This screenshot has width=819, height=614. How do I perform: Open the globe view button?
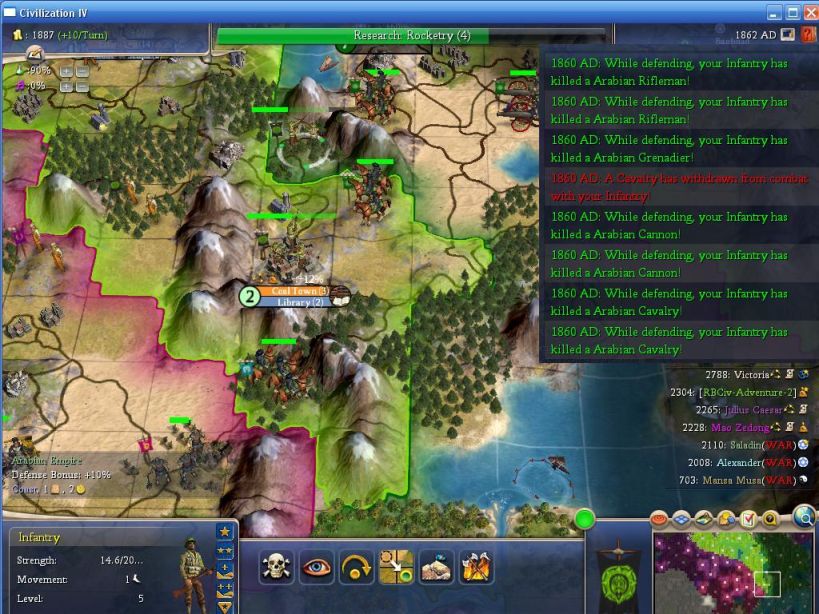click(x=805, y=516)
